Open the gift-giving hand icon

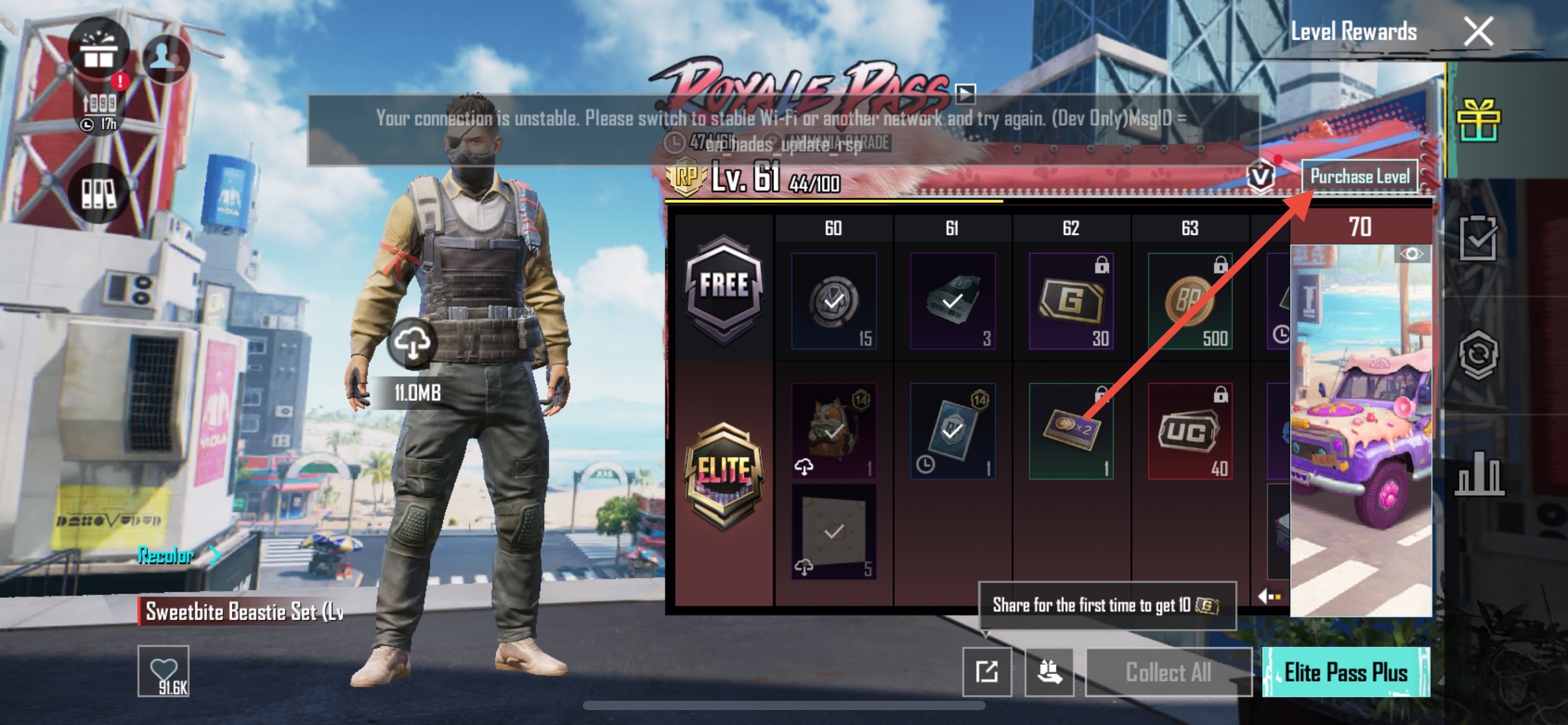point(1050,672)
